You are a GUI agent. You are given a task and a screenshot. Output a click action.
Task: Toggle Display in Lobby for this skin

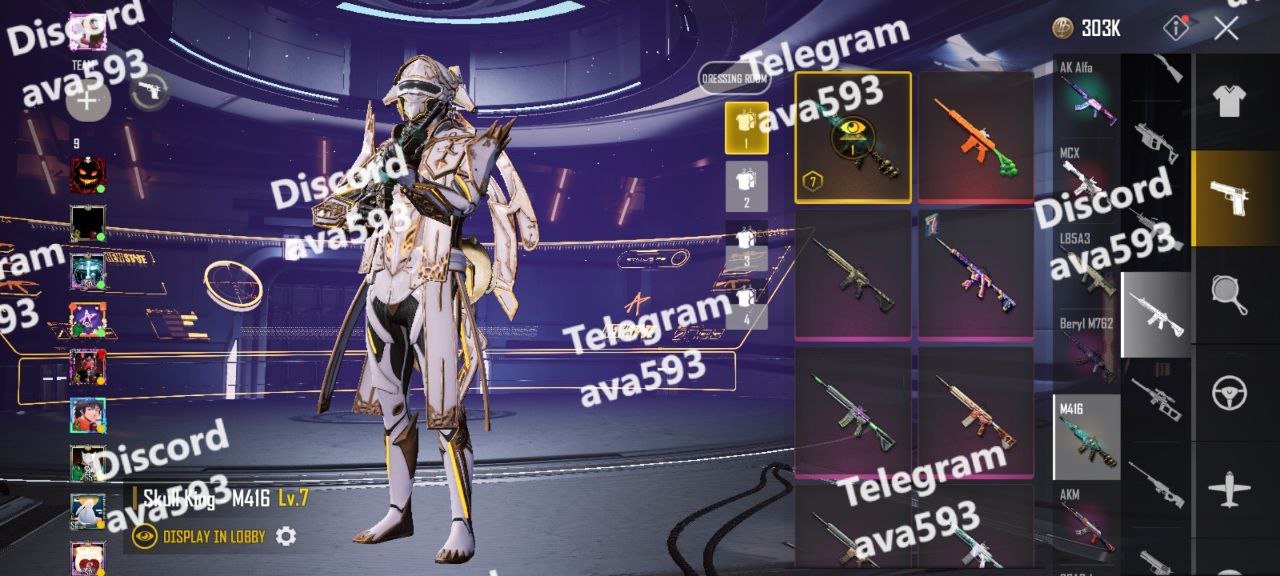point(201,537)
